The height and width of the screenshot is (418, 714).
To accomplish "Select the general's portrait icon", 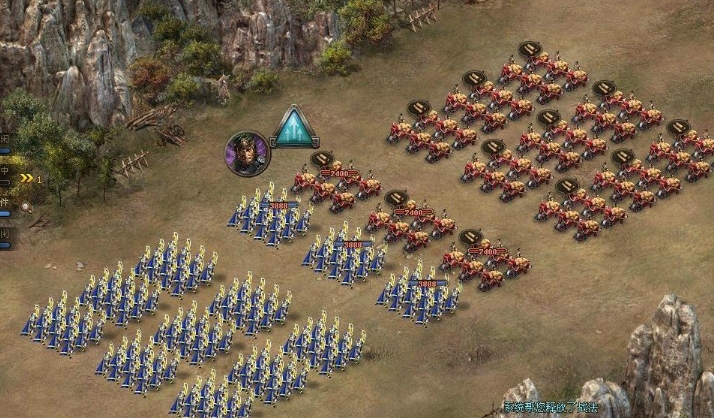I will click(x=246, y=153).
